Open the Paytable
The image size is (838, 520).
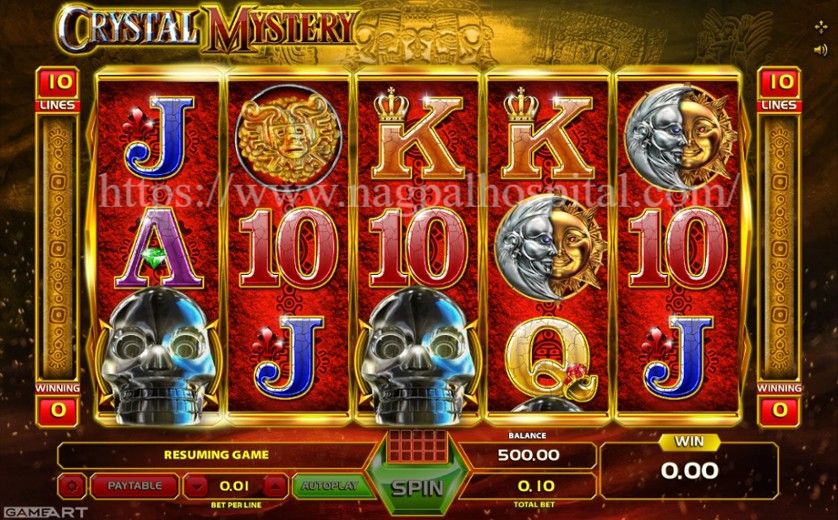(134, 486)
